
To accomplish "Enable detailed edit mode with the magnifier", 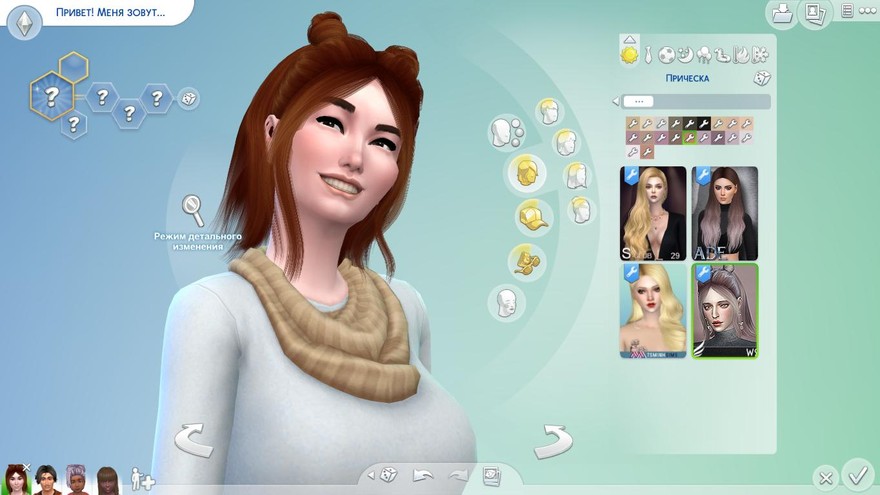I will (x=192, y=211).
